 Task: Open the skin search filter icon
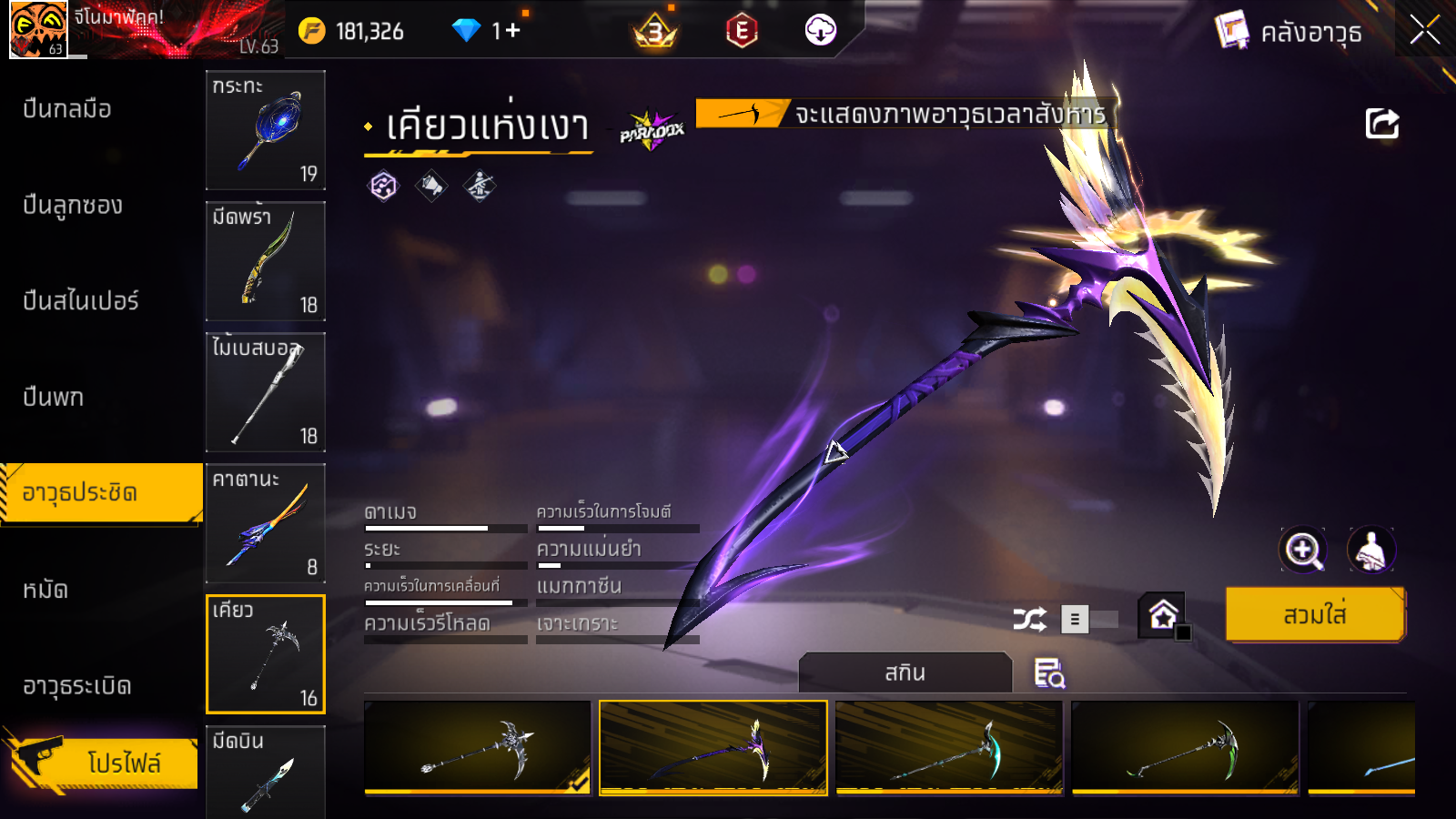[x=1048, y=673]
